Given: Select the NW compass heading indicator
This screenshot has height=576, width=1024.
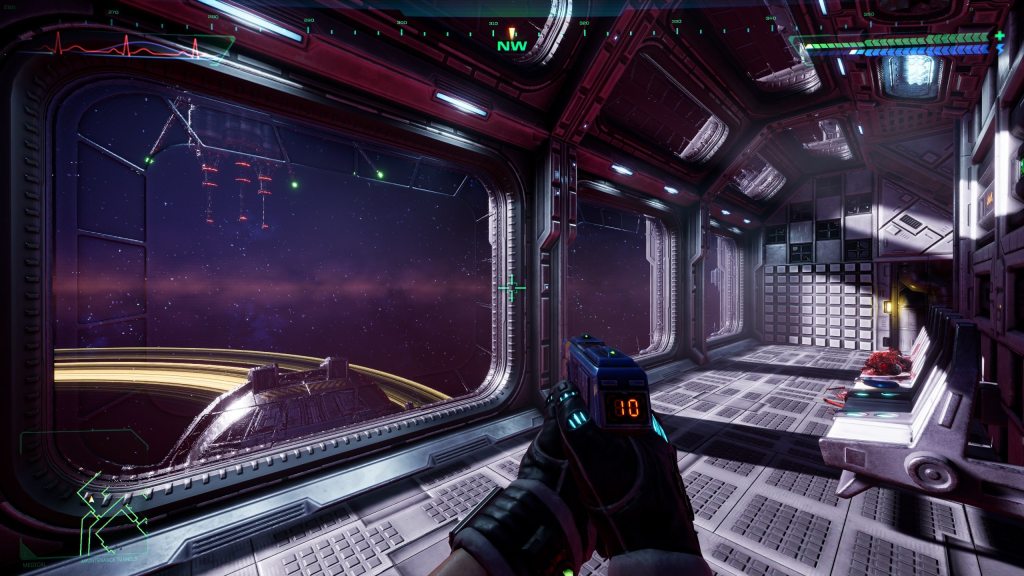Looking at the screenshot, I should (x=510, y=45).
